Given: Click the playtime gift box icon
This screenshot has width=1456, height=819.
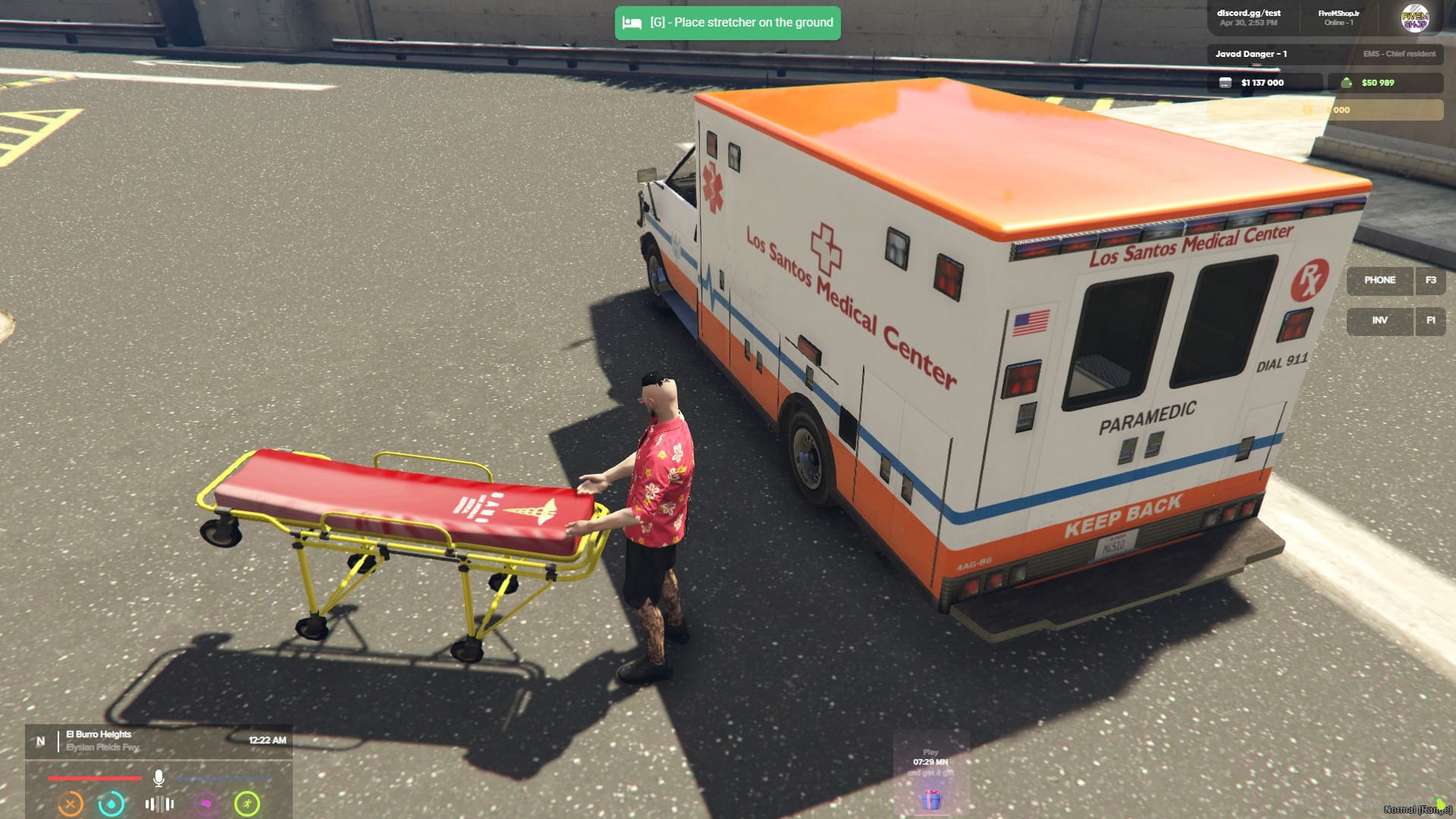Looking at the screenshot, I should [931, 799].
